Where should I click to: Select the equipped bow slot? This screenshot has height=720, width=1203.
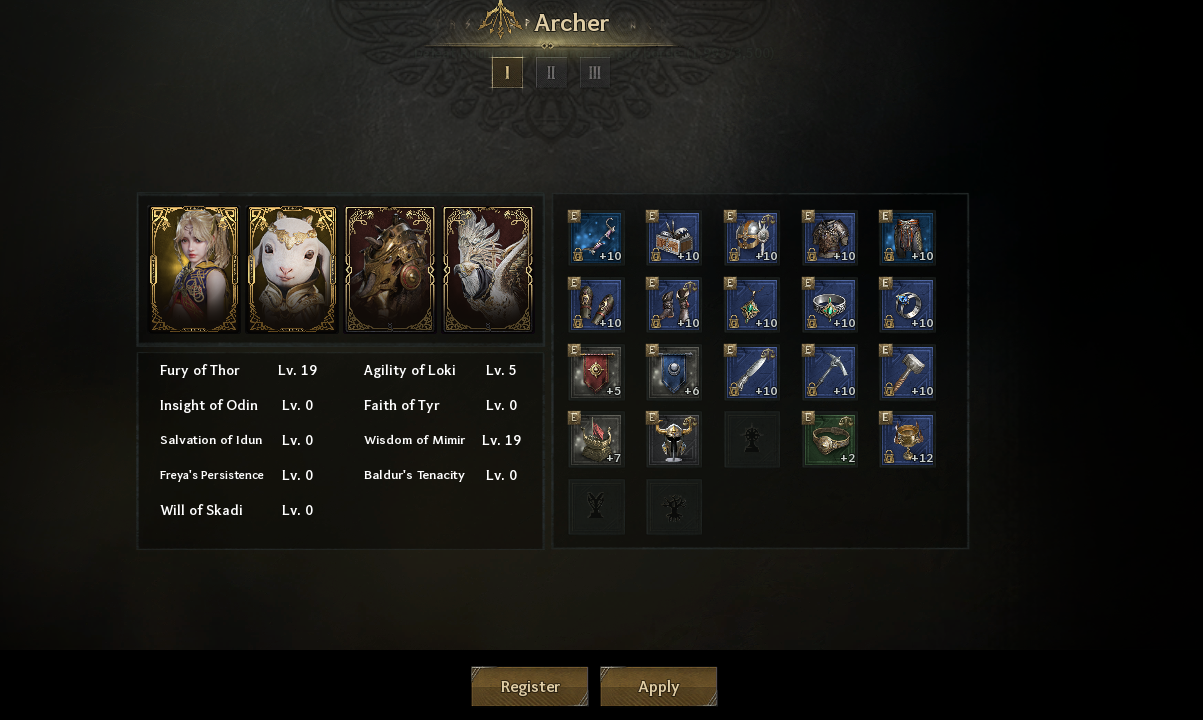(596, 237)
